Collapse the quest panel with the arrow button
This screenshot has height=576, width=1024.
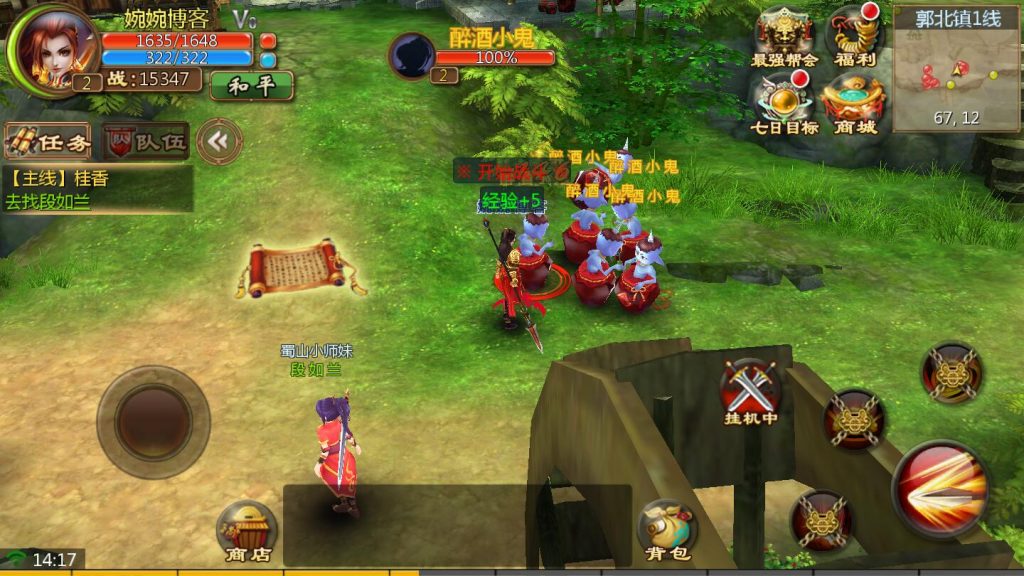point(219,142)
